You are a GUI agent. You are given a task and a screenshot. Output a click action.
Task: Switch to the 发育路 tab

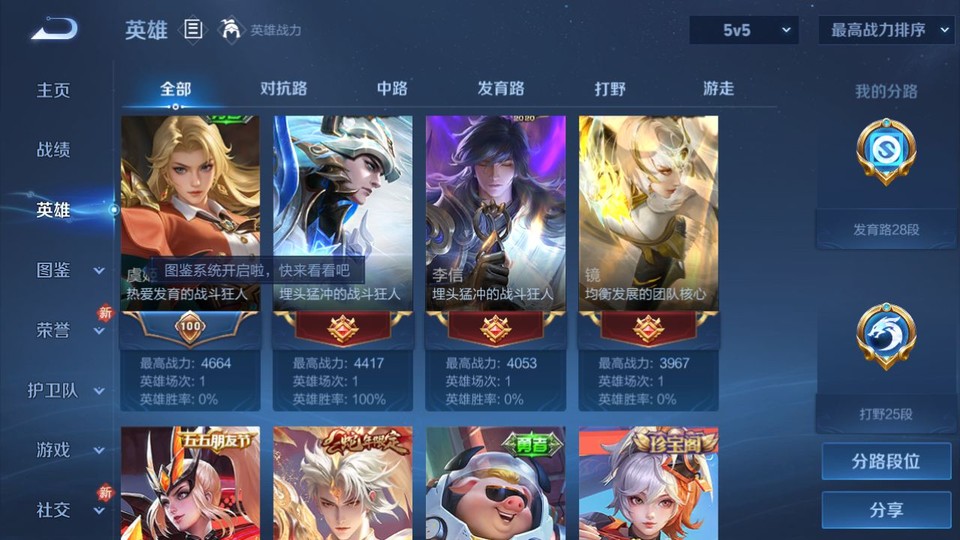501,89
